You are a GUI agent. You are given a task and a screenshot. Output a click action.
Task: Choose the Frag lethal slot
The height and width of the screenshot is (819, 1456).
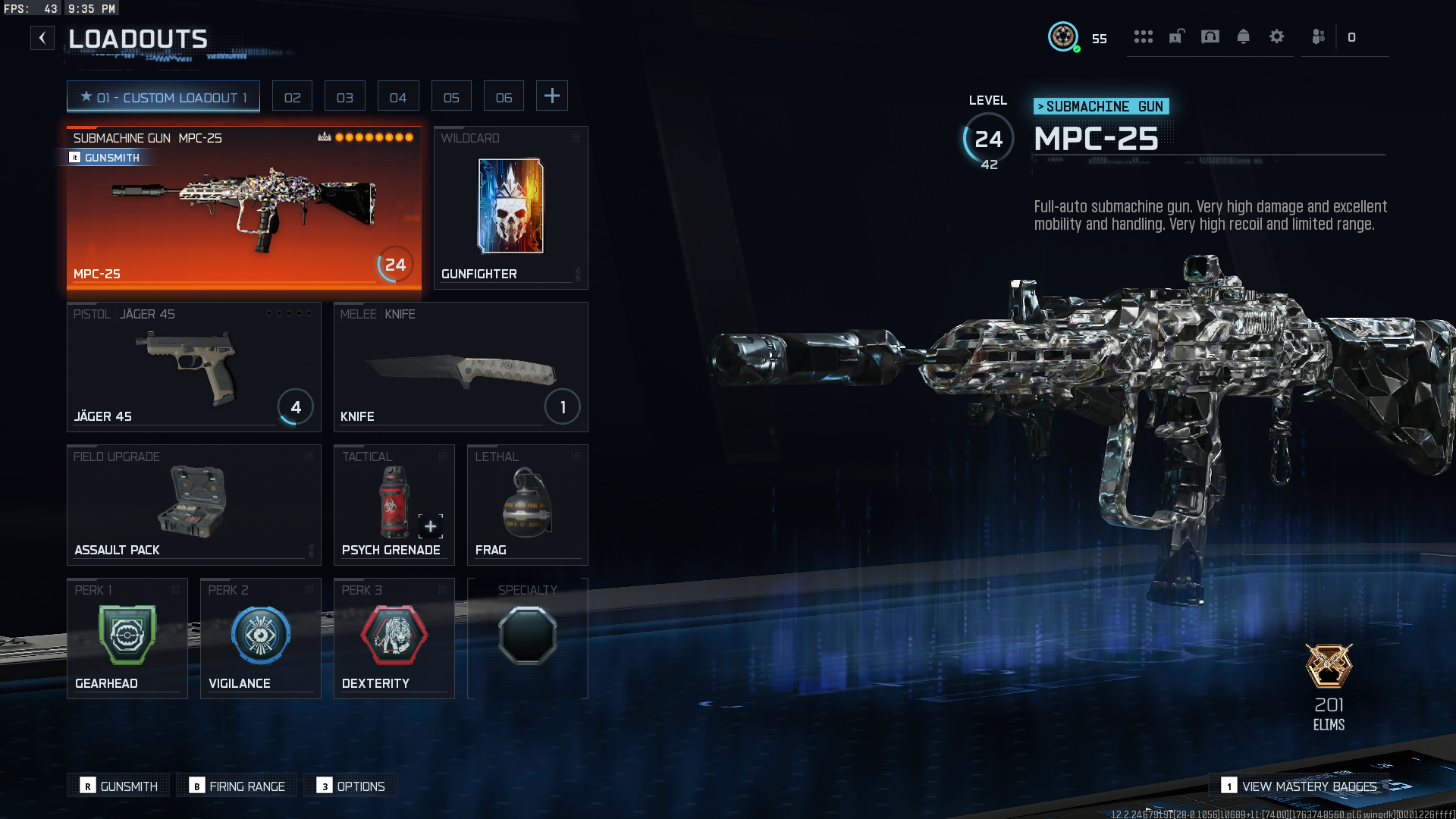(x=527, y=505)
